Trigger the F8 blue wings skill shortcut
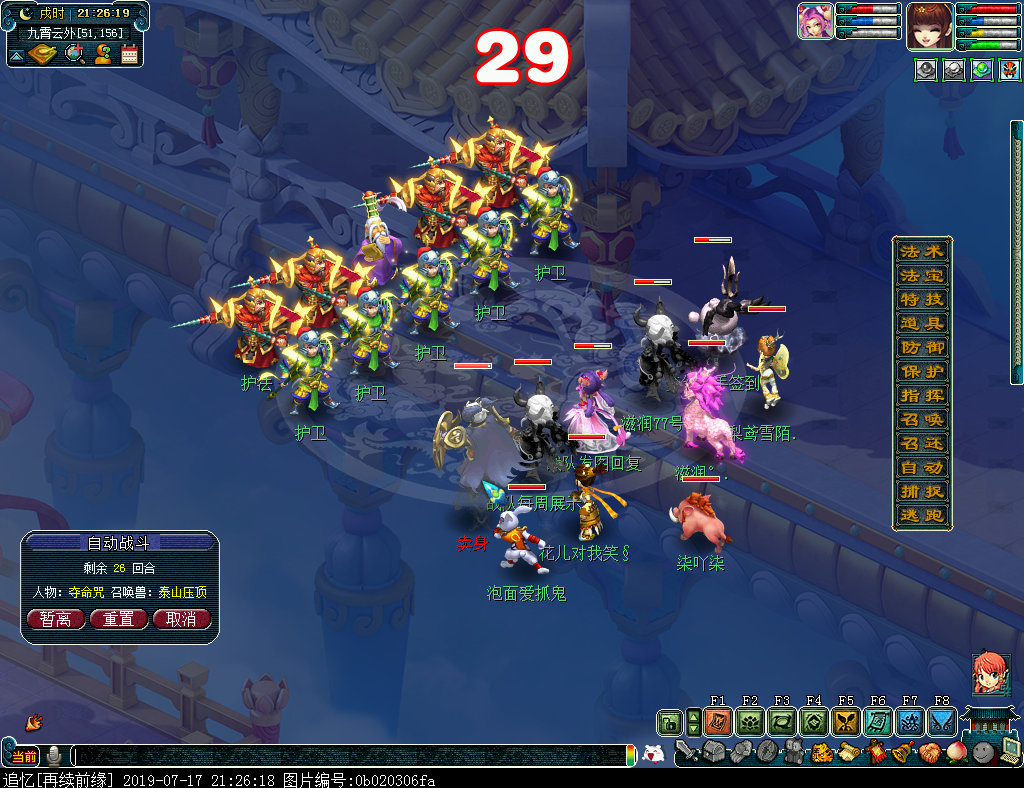This screenshot has width=1024, height=788. [x=942, y=721]
